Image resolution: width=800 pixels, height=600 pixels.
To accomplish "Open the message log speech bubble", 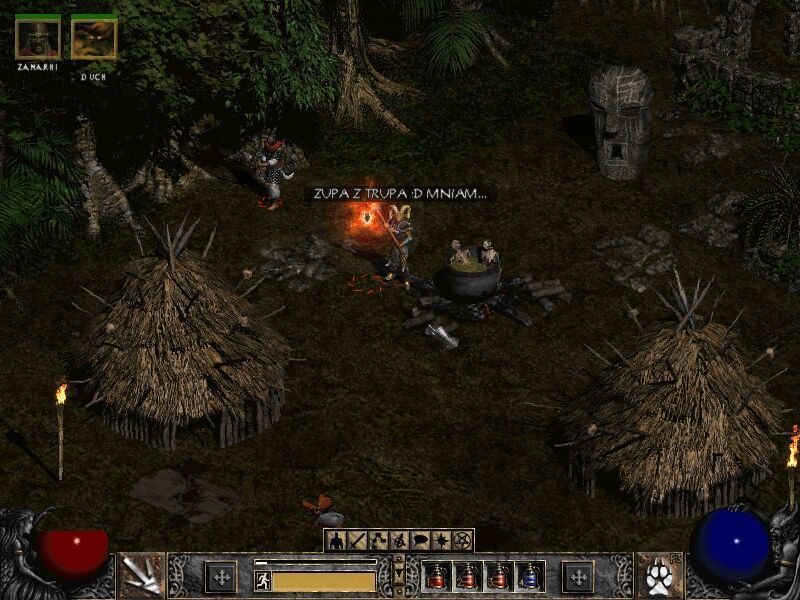I will pyautogui.click(x=421, y=541).
